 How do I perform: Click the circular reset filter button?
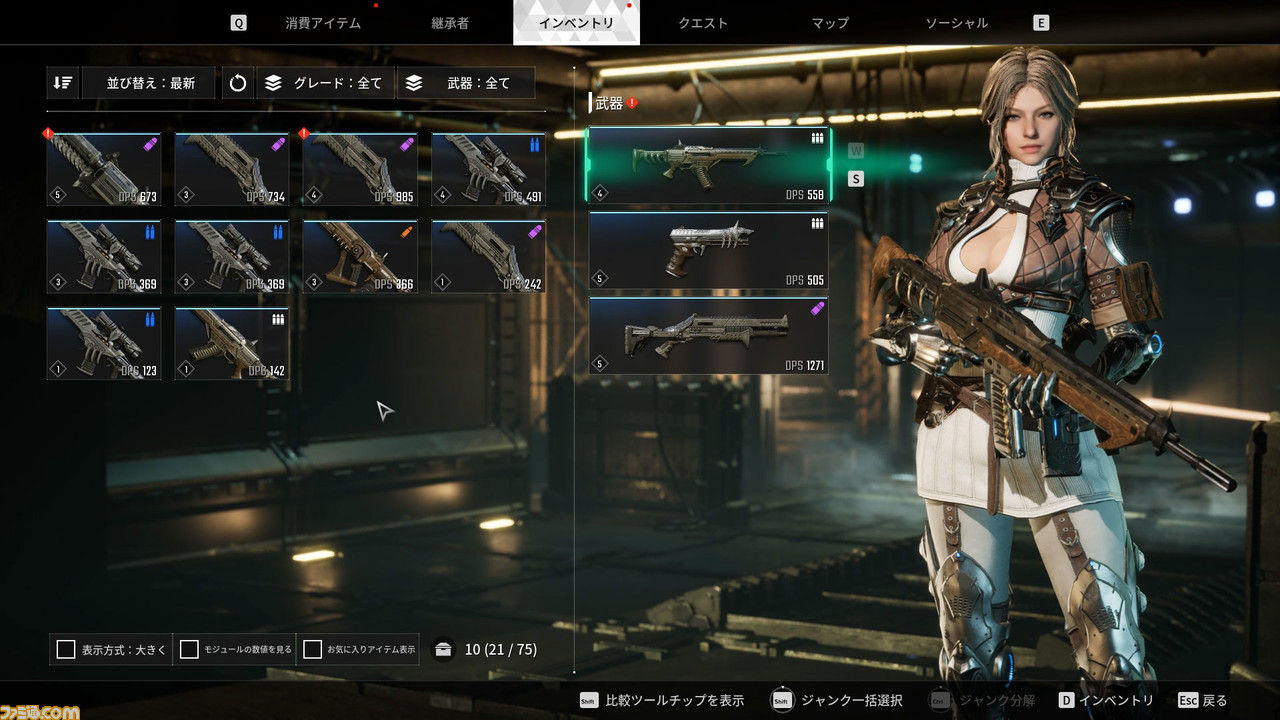pyautogui.click(x=238, y=83)
